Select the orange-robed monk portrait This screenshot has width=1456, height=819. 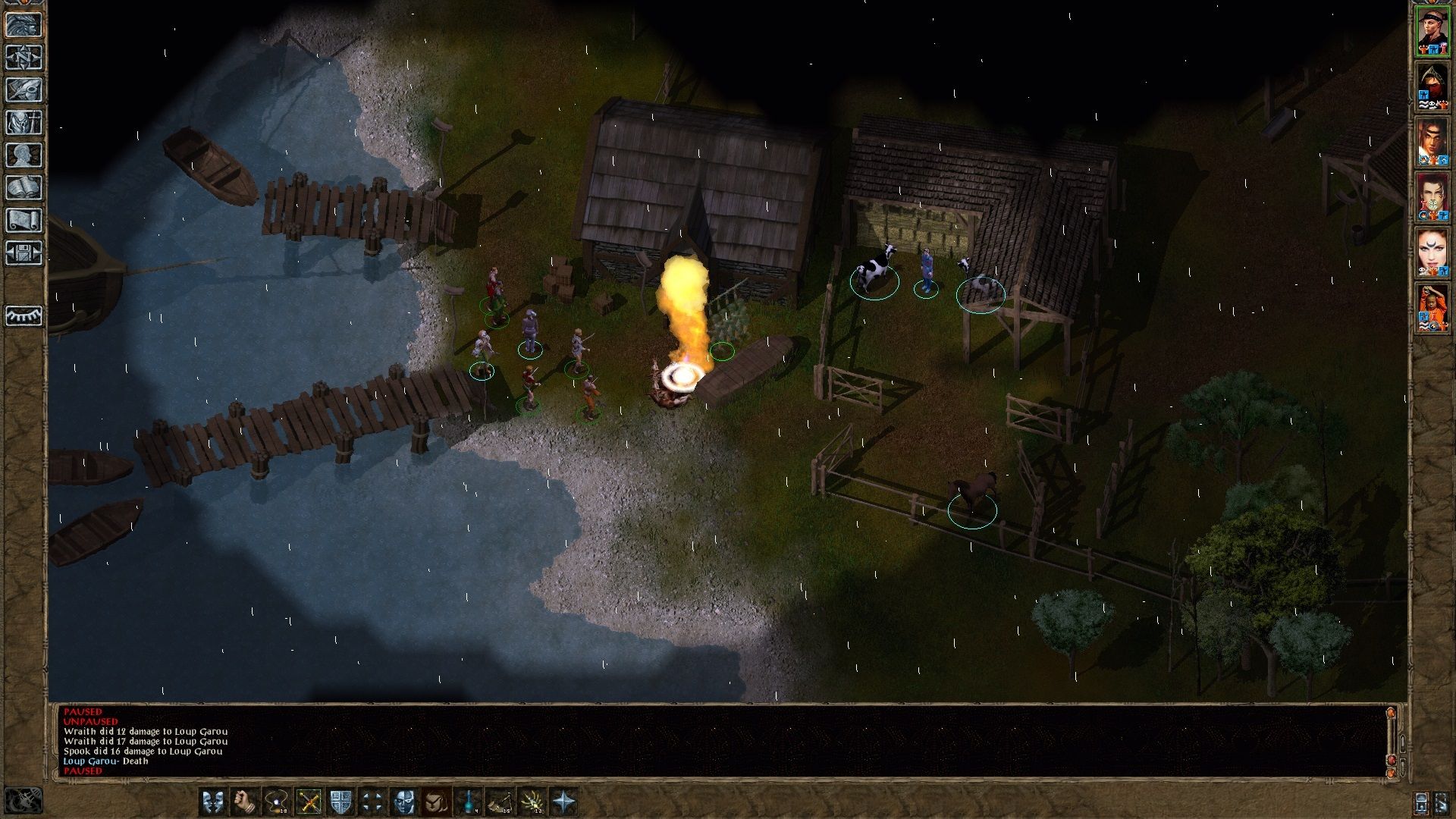[x=1432, y=309]
